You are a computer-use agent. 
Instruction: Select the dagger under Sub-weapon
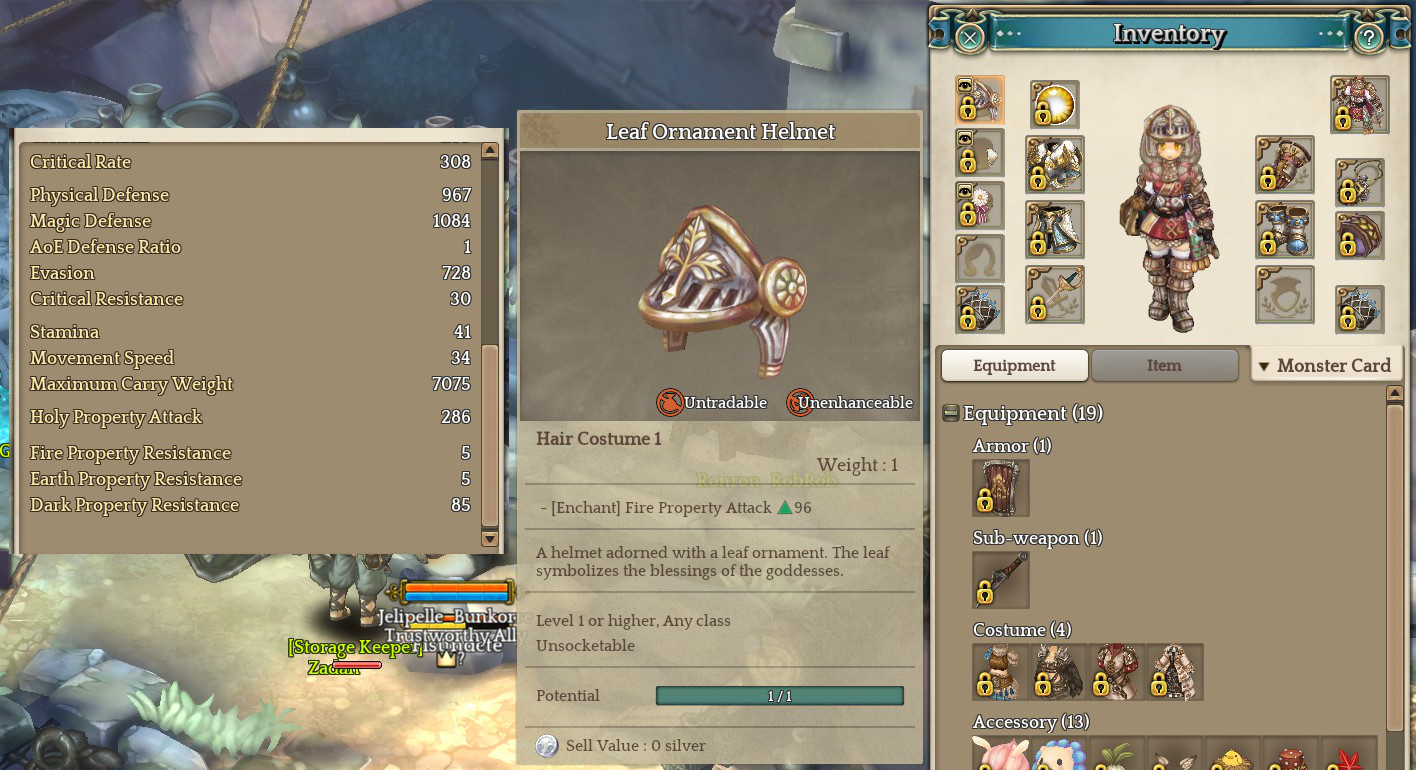[x=1000, y=580]
